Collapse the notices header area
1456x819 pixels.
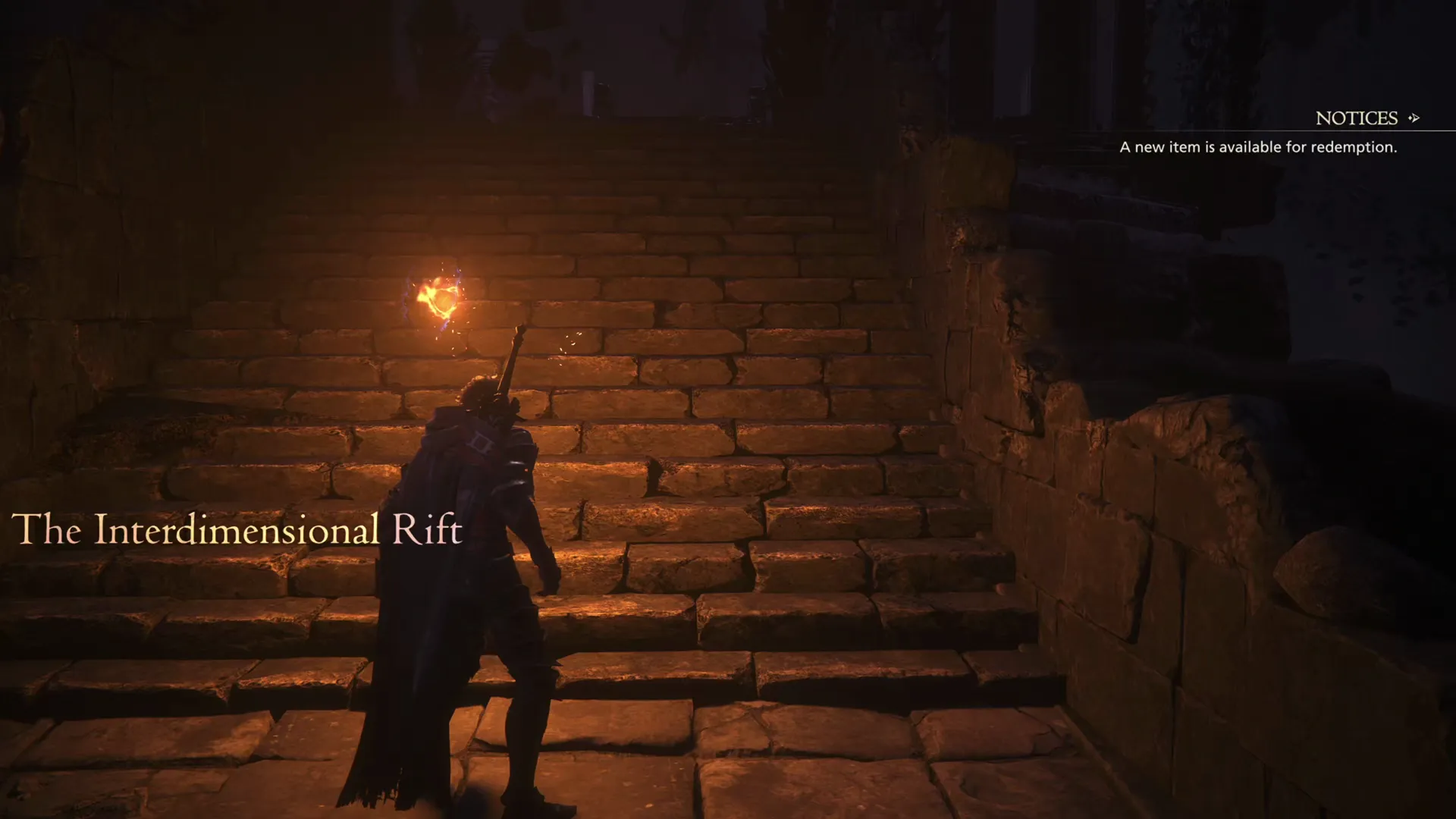pyautogui.click(x=1357, y=118)
